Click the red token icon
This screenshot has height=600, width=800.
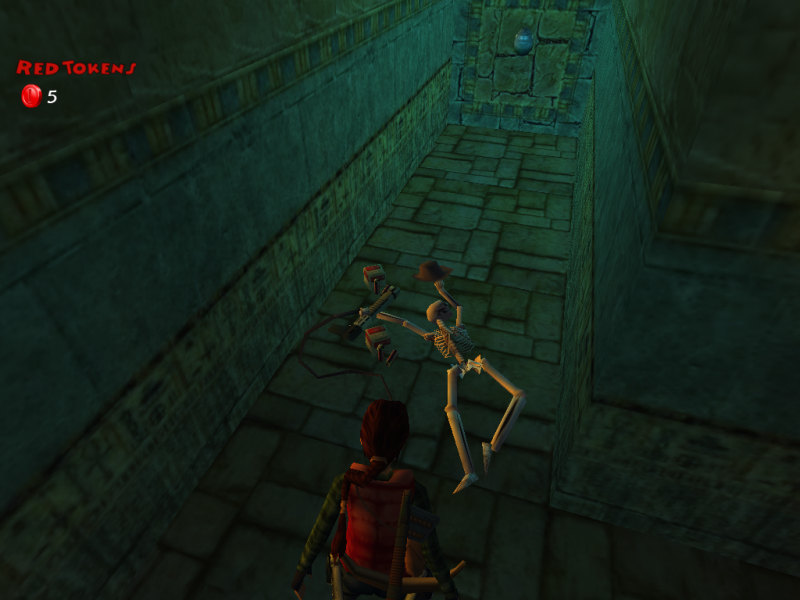[x=31, y=96]
